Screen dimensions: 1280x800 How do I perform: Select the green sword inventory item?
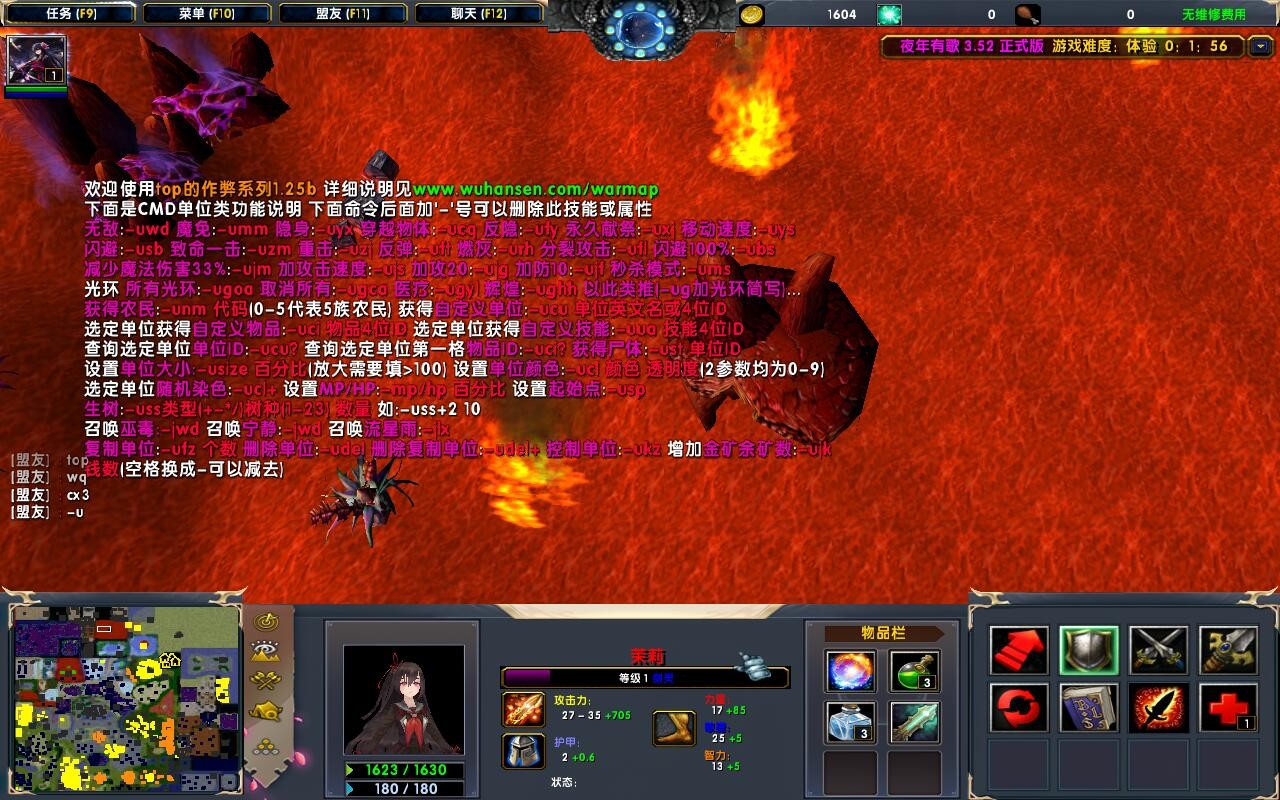(915, 722)
